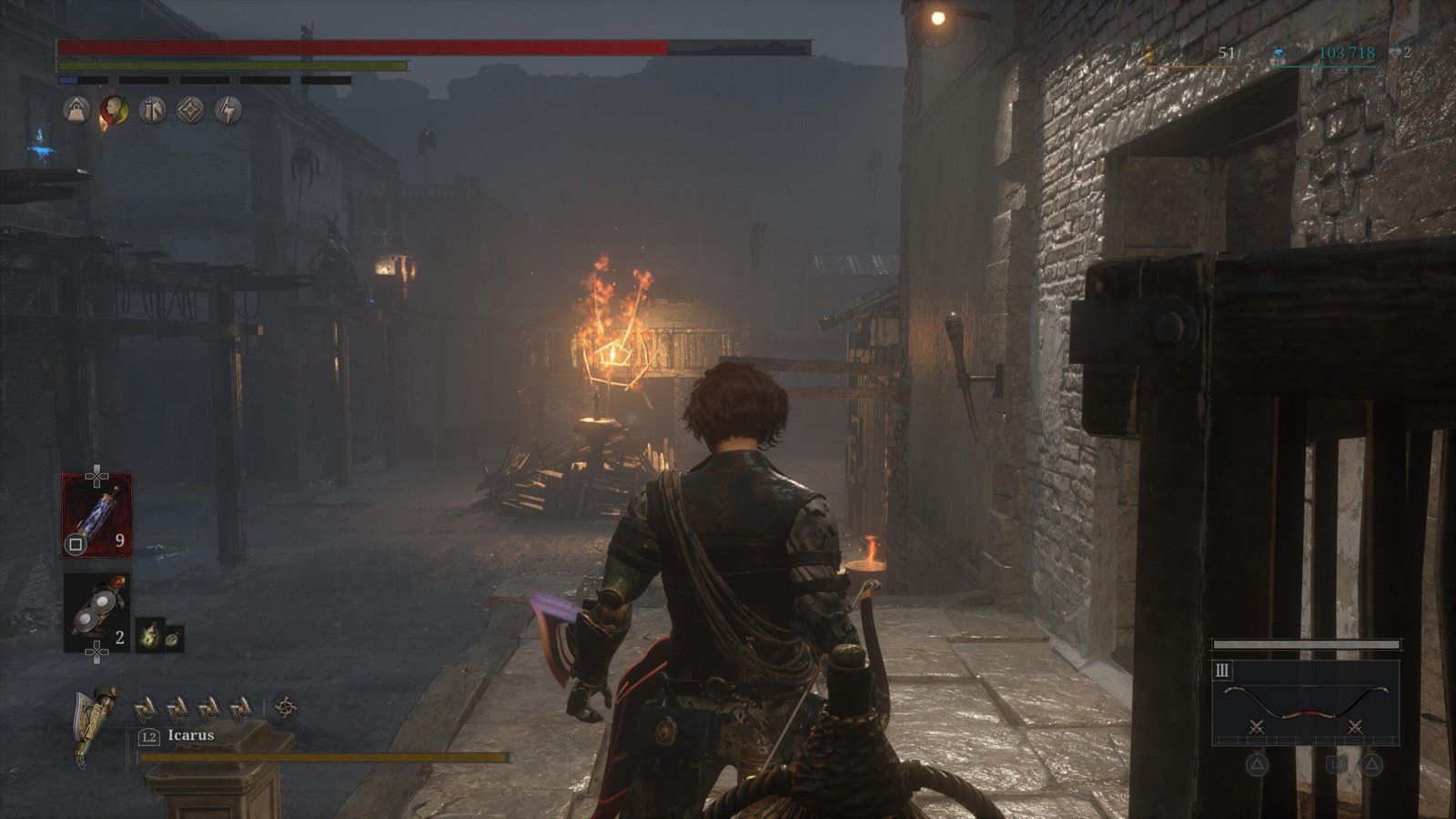
Task: Click the lightning bolt status icon
Action: pyautogui.click(x=228, y=111)
